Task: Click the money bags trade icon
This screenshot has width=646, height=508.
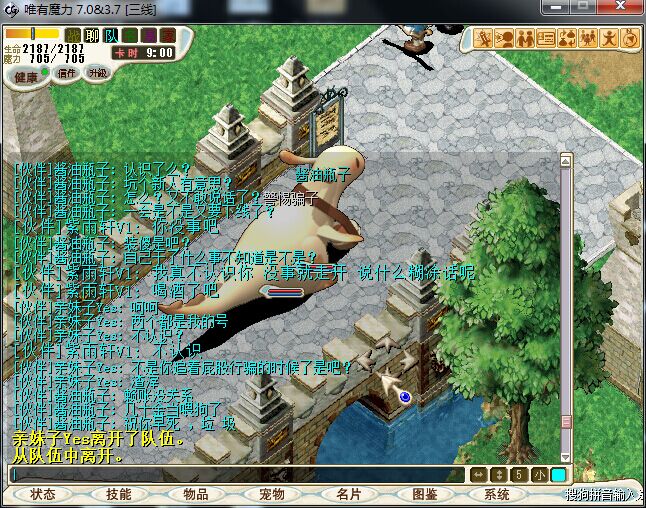Action: pyautogui.click(x=567, y=39)
